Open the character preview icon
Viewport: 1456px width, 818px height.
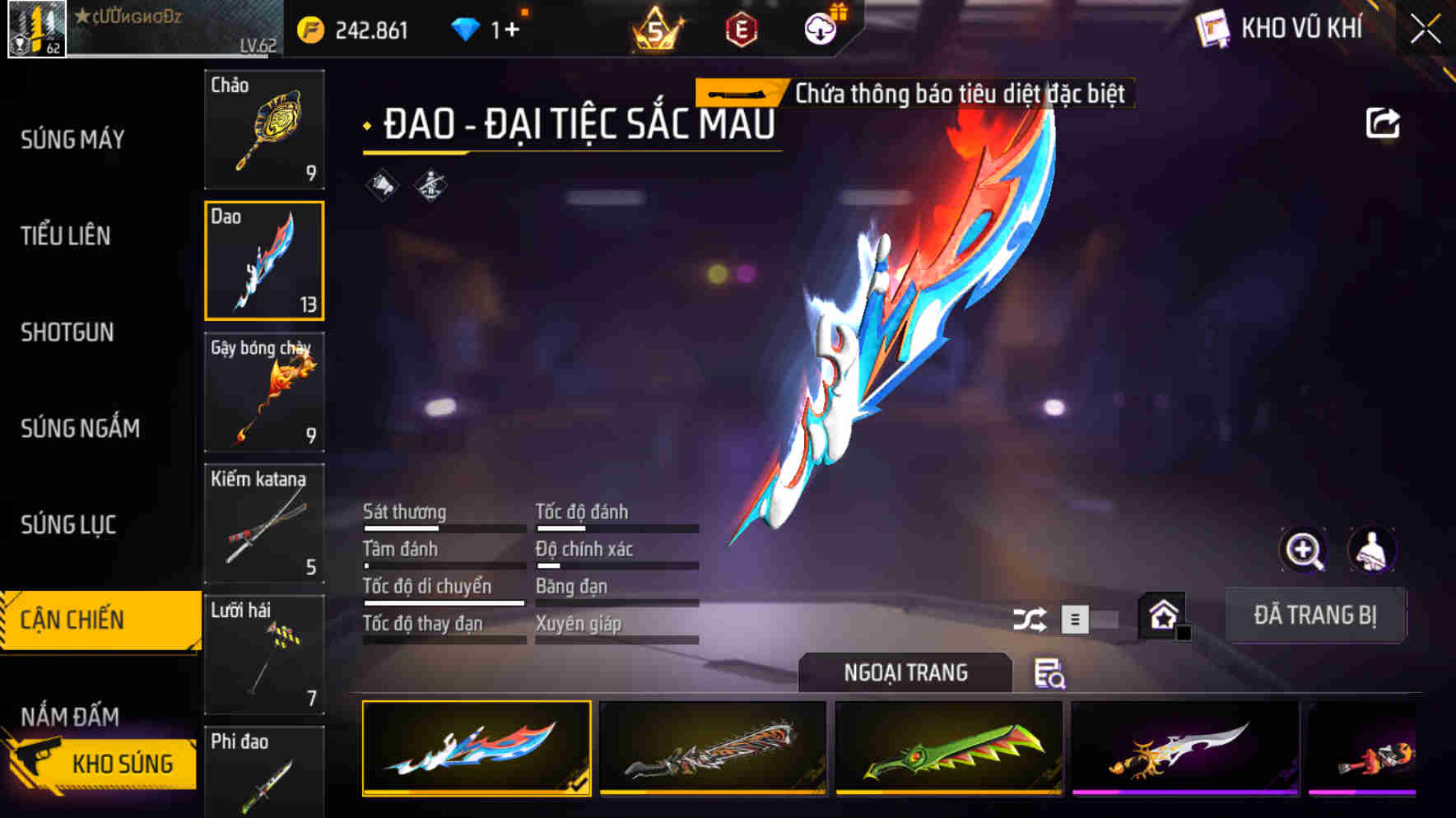1371,551
